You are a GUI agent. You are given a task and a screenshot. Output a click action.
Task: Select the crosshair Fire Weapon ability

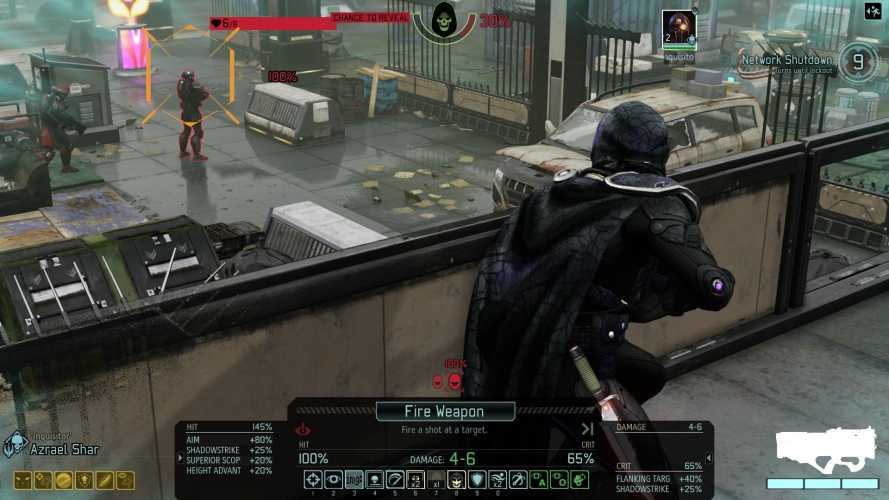click(x=313, y=480)
